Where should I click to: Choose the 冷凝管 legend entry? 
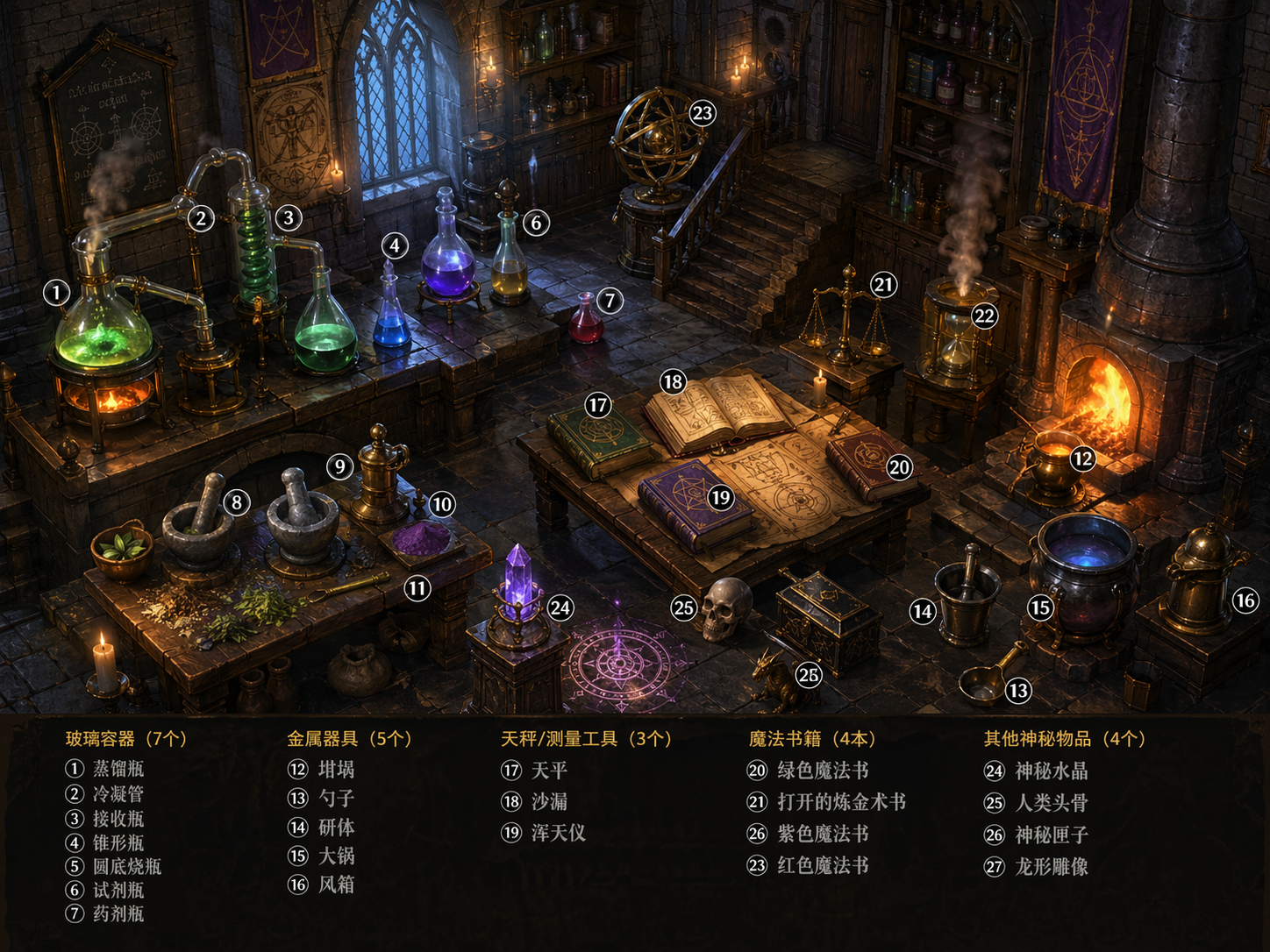[118, 794]
